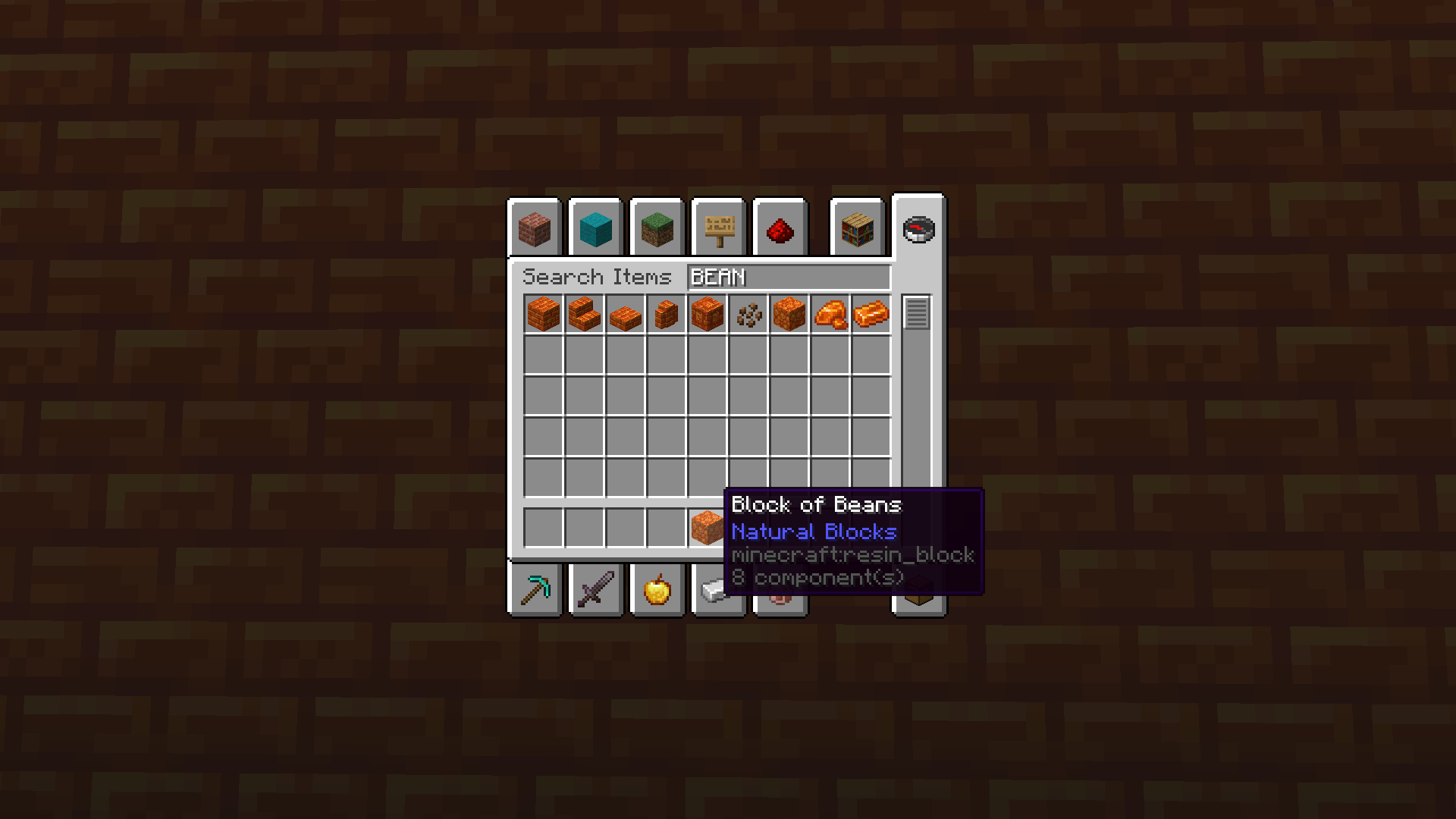Grab the Resin Brick Slab from results
The image size is (1456, 819).
(x=624, y=315)
